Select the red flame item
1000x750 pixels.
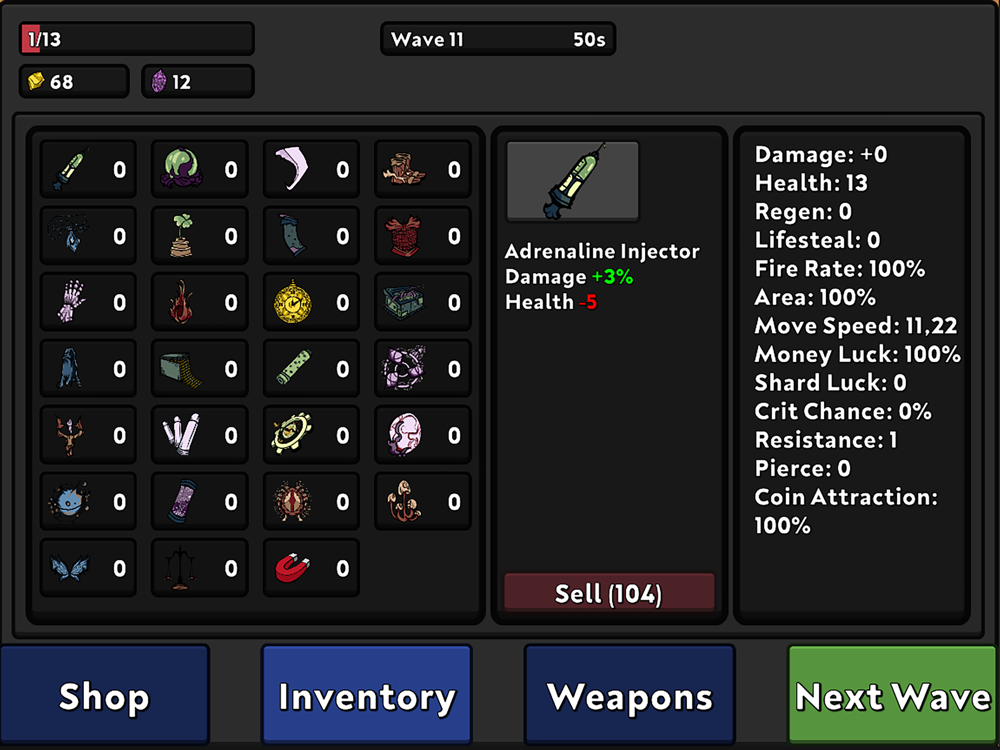pos(199,302)
